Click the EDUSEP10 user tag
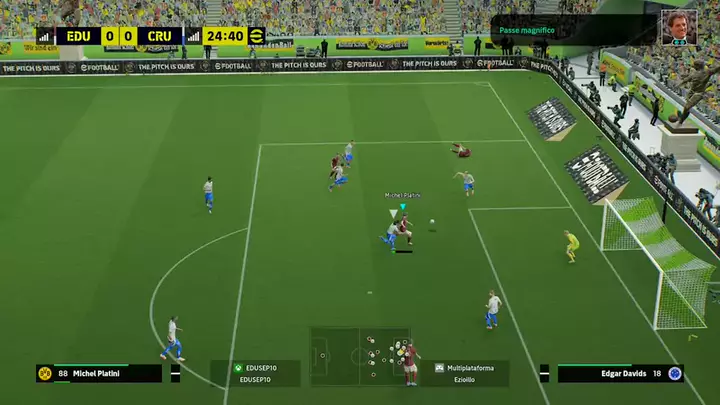 (x=255, y=373)
